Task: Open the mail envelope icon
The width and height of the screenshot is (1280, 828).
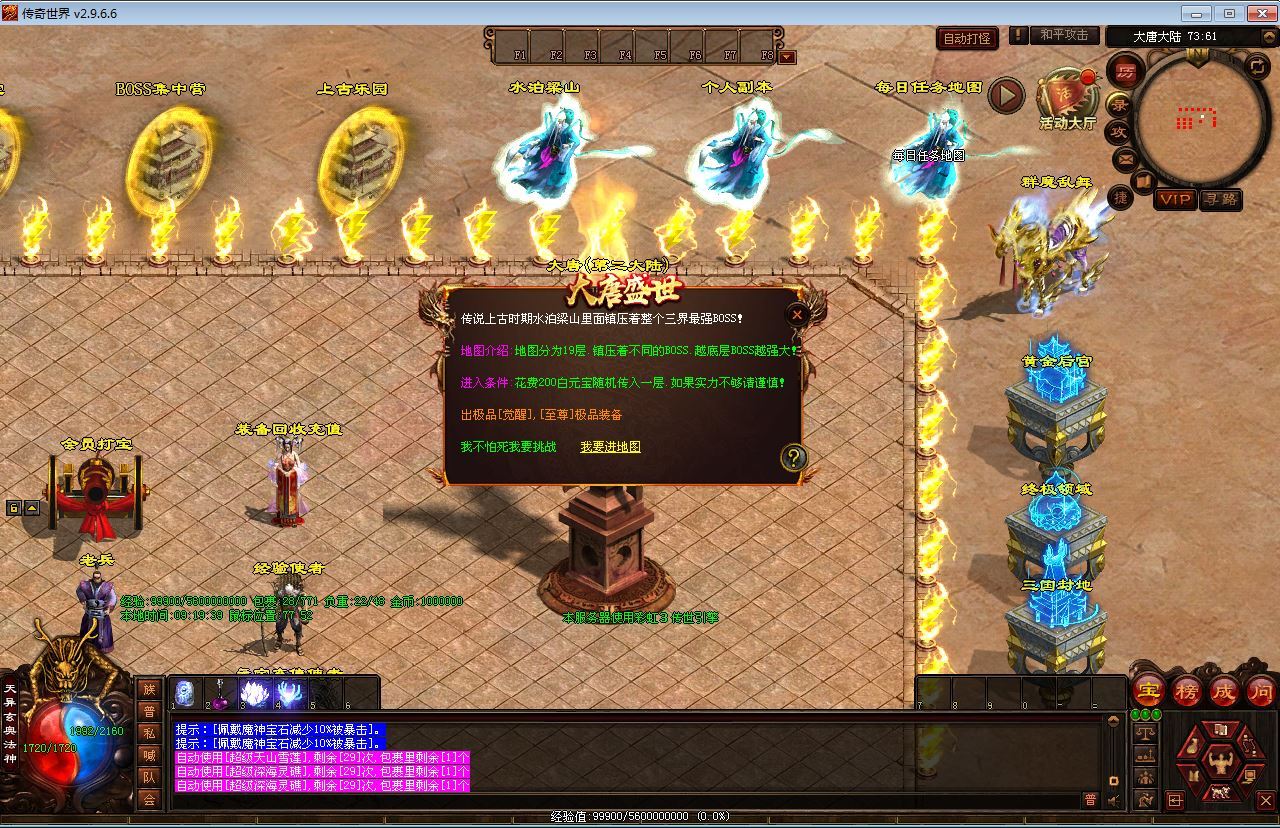Action: tap(1125, 158)
